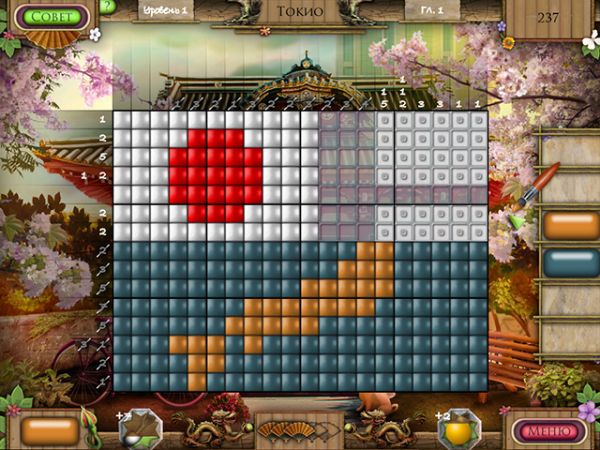The width and height of the screenshot is (600, 450).
Task: Select the orange paint color swatch on the right
Action: [570, 226]
